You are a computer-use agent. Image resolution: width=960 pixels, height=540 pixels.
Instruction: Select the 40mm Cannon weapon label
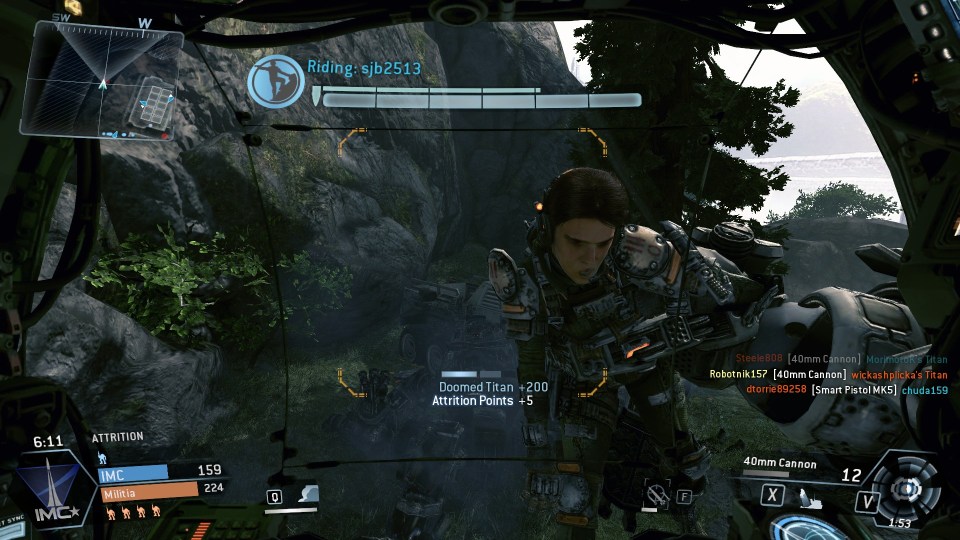(779, 463)
